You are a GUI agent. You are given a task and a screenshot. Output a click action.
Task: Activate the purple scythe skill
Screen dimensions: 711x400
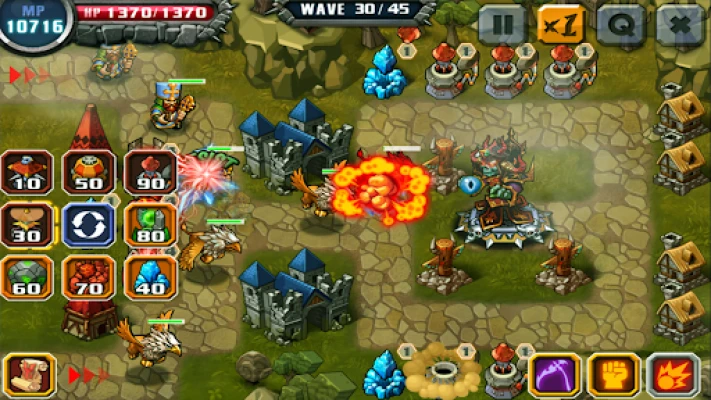[554, 375]
